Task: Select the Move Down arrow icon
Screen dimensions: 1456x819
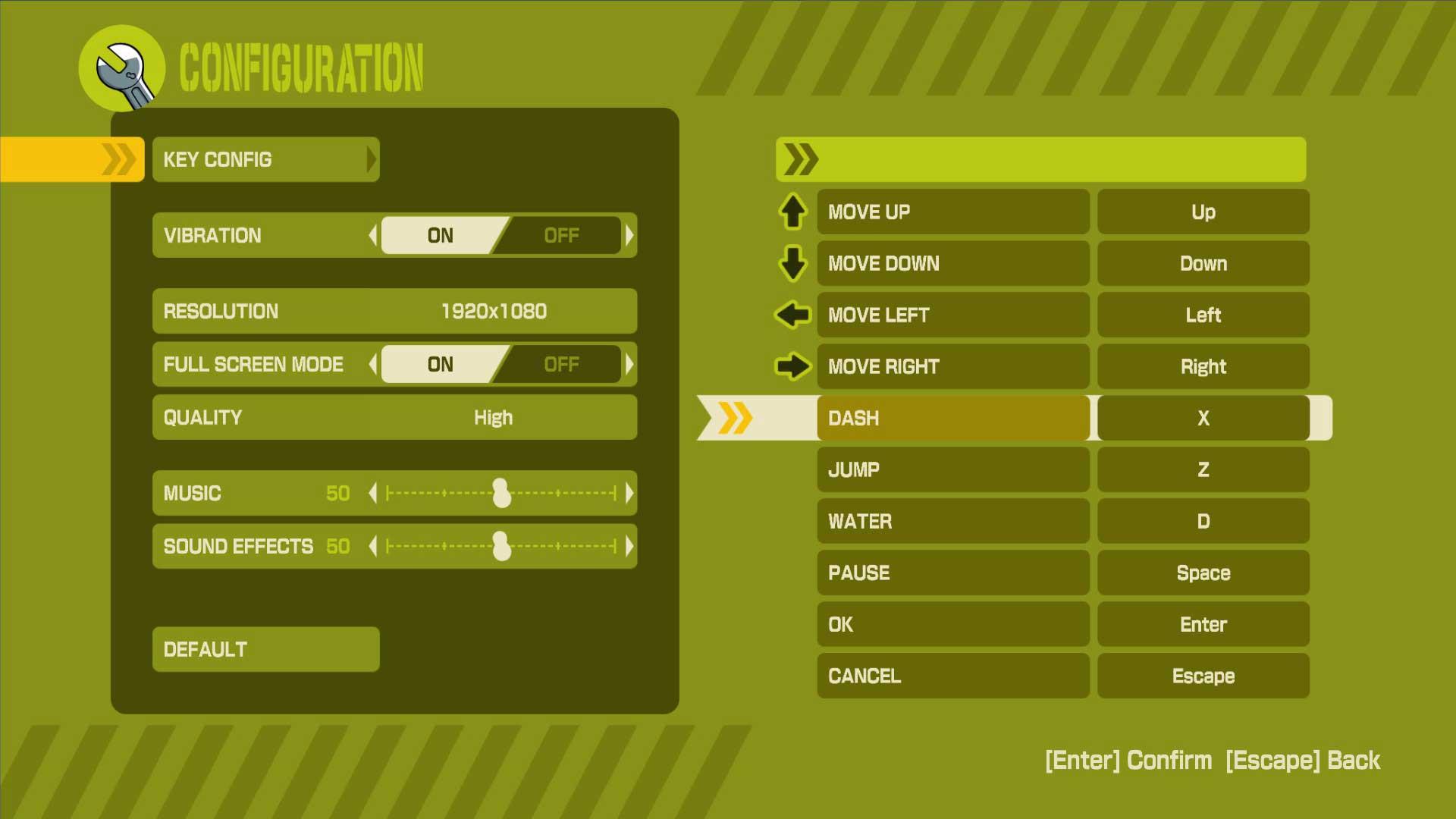Action: click(x=792, y=264)
